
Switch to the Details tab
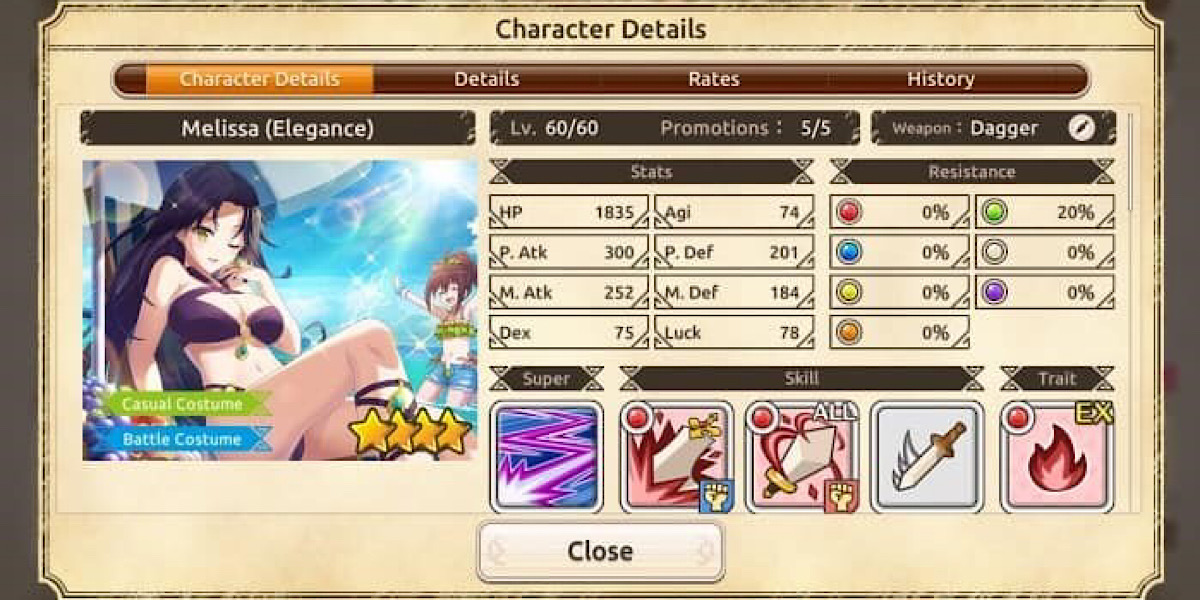(x=486, y=79)
